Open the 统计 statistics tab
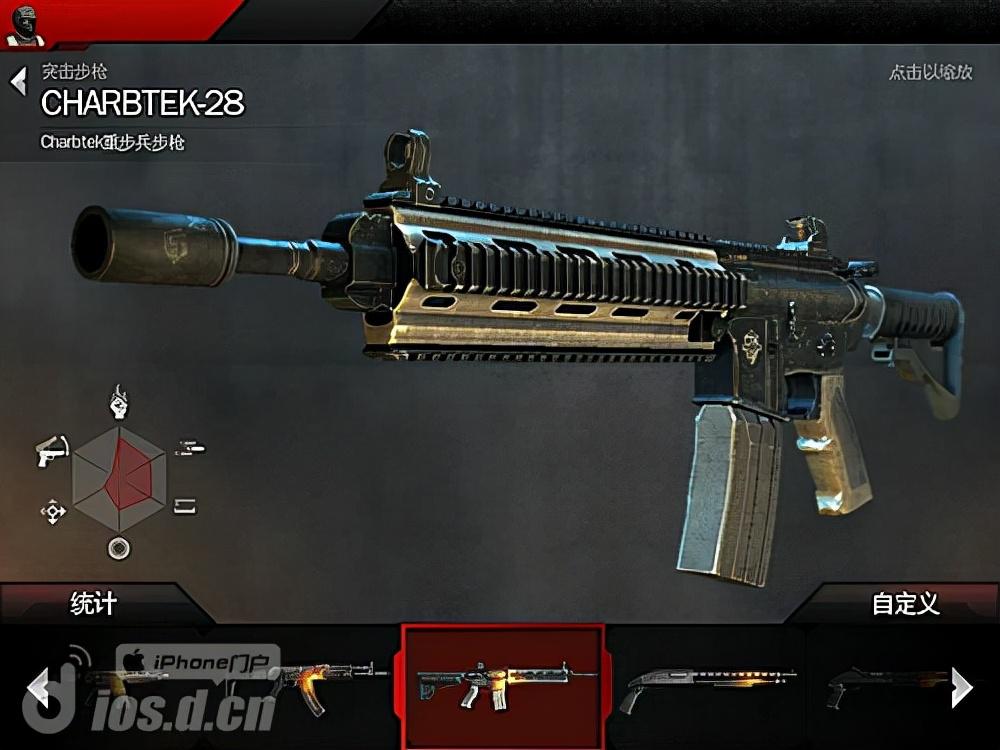This screenshot has width=1000, height=750. click(93, 604)
